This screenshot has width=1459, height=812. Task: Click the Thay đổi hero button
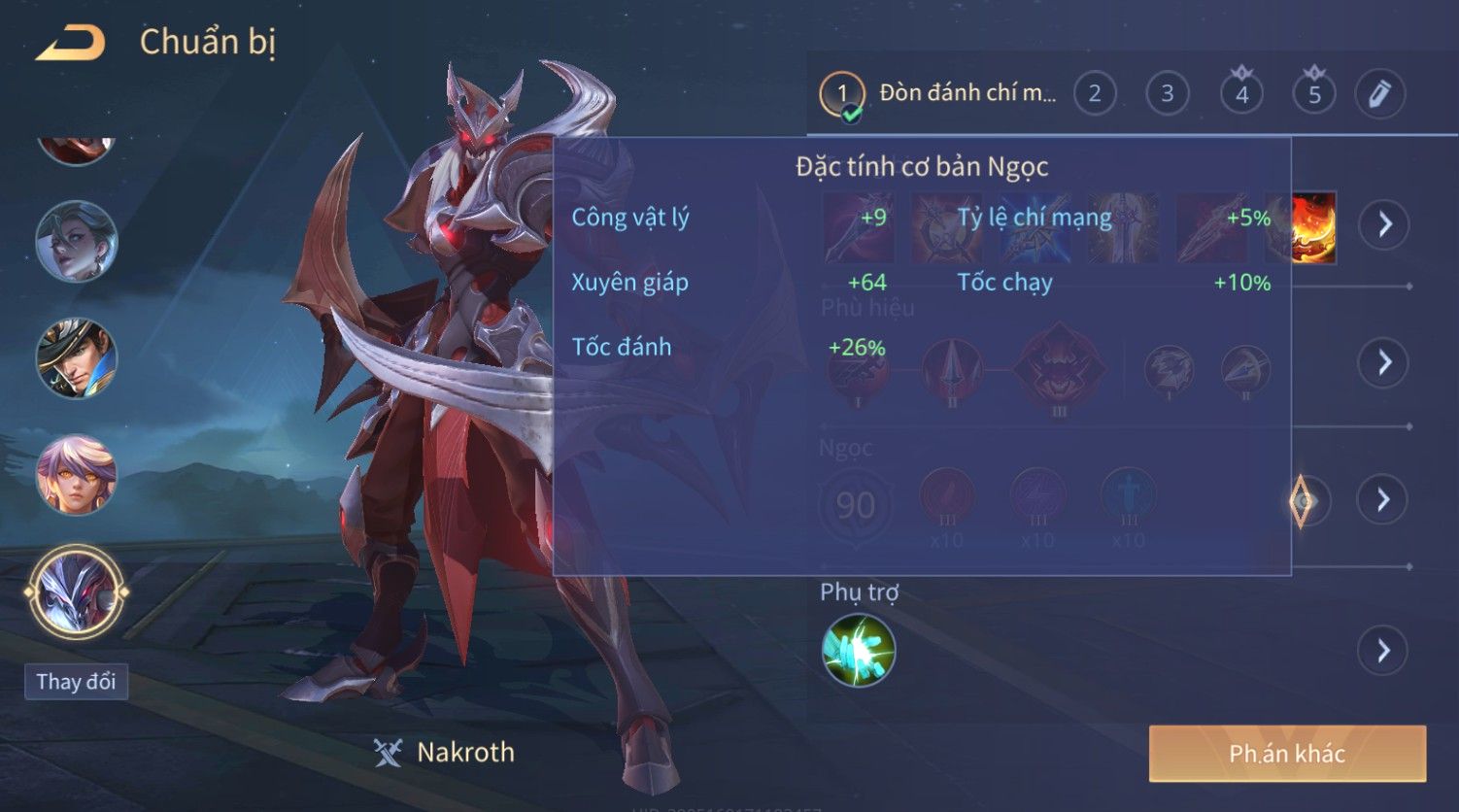pyautogui.click(x=76, y=682)
